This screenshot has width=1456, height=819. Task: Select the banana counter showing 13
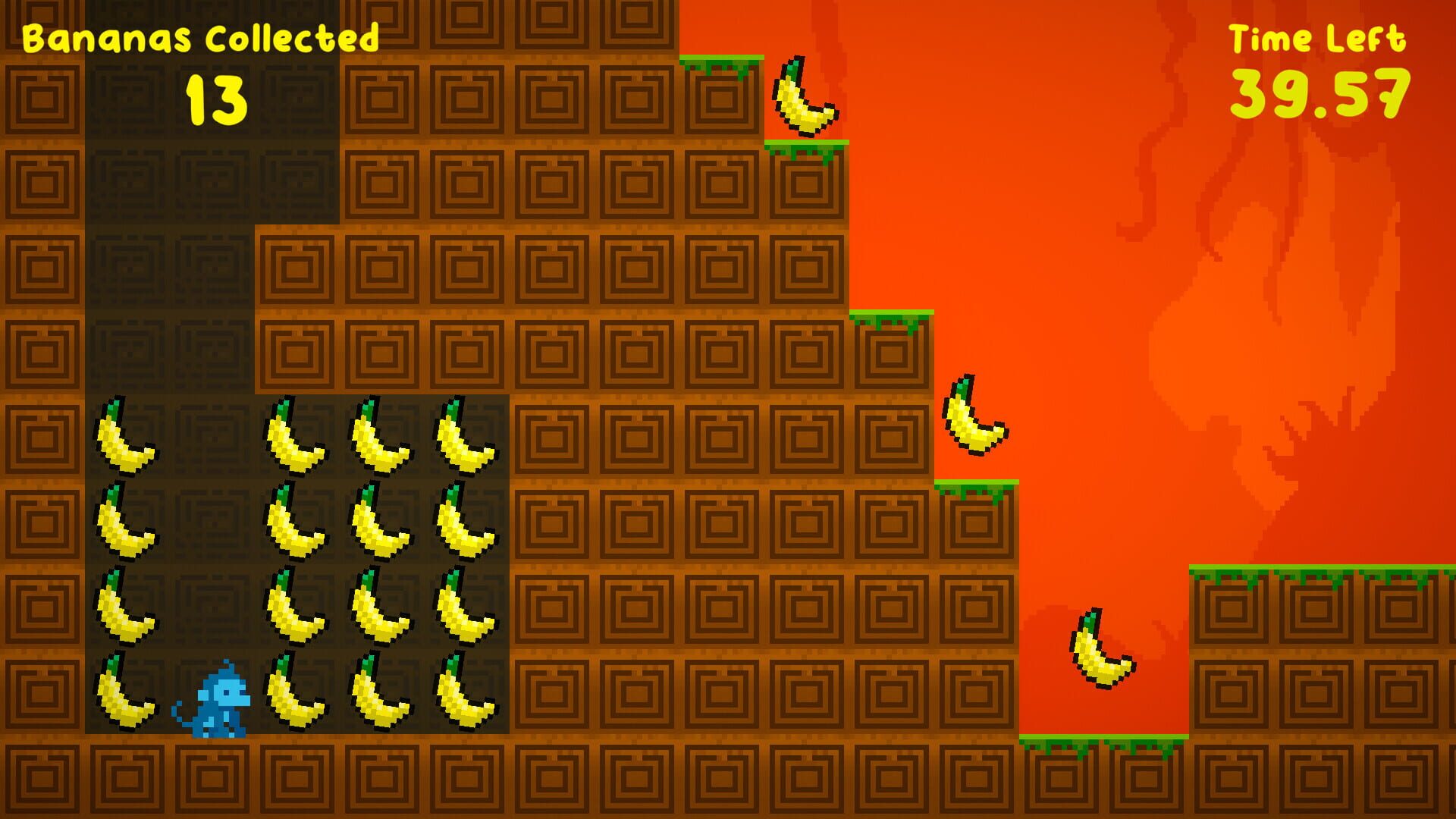pos(216,99)
